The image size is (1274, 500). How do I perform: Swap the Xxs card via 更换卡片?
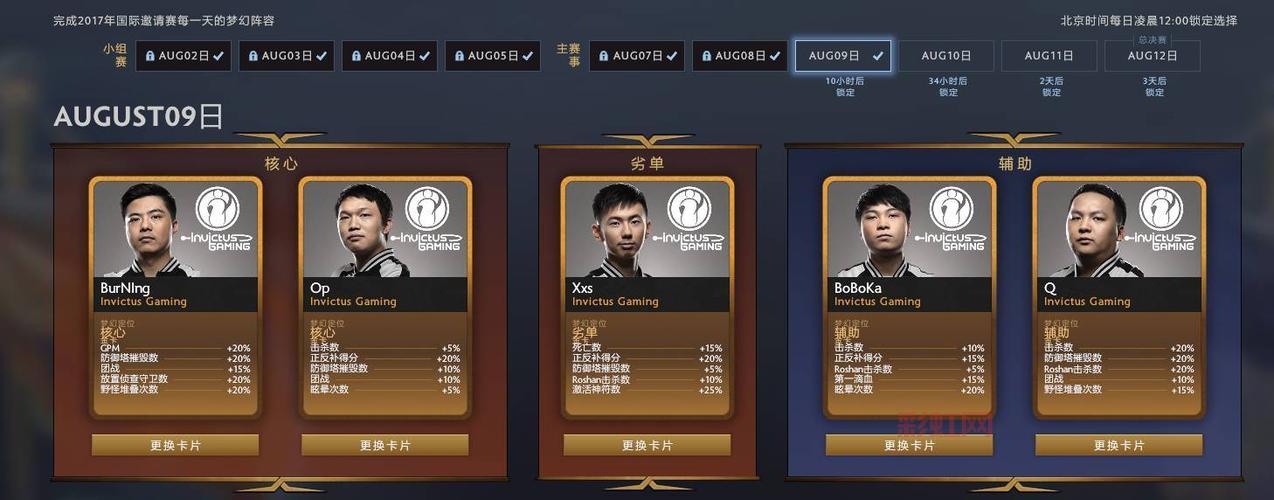(647, 445)
